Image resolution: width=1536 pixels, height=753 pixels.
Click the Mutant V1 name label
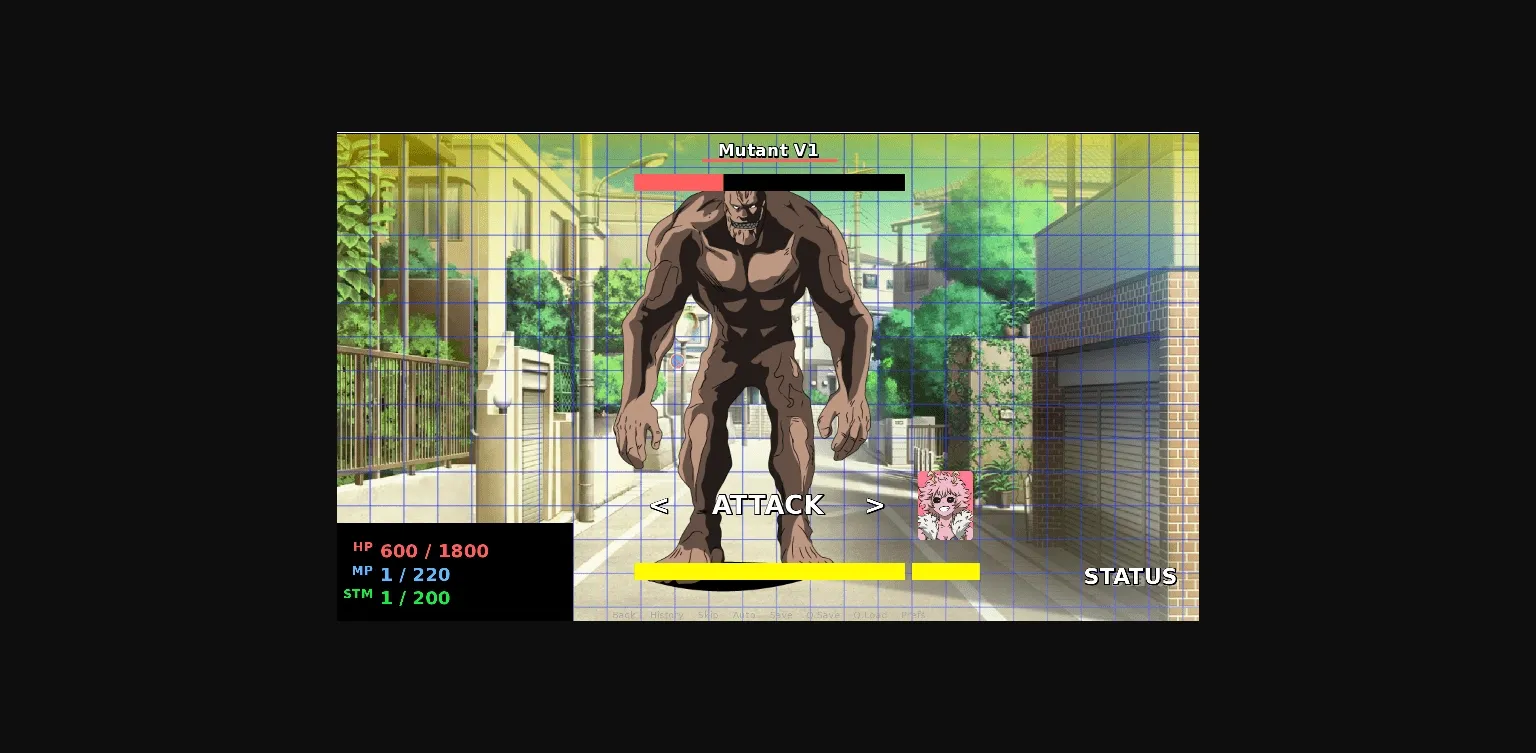click(768, 149)
